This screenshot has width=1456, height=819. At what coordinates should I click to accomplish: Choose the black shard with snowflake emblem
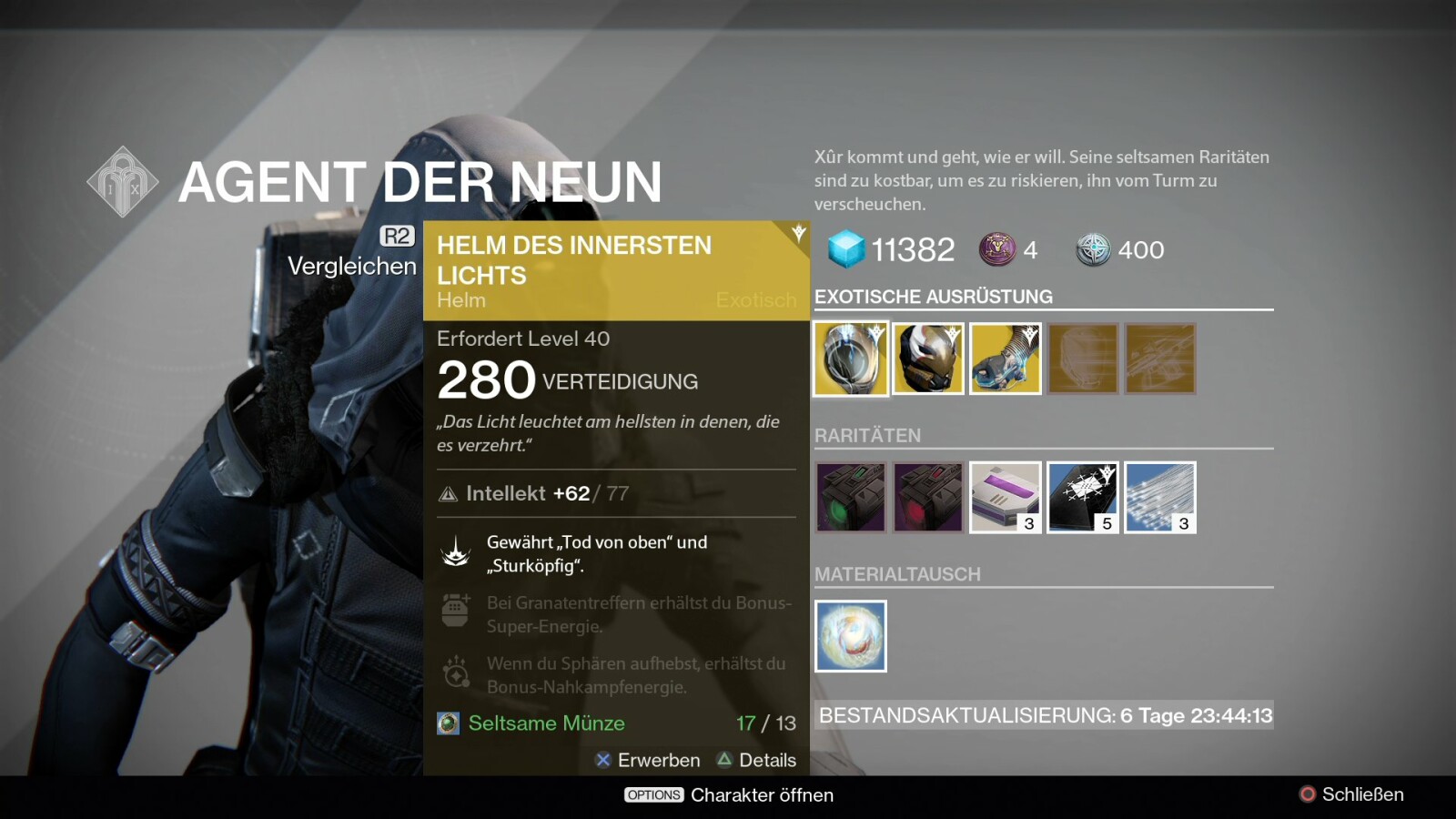click(x=1083, y=497)
